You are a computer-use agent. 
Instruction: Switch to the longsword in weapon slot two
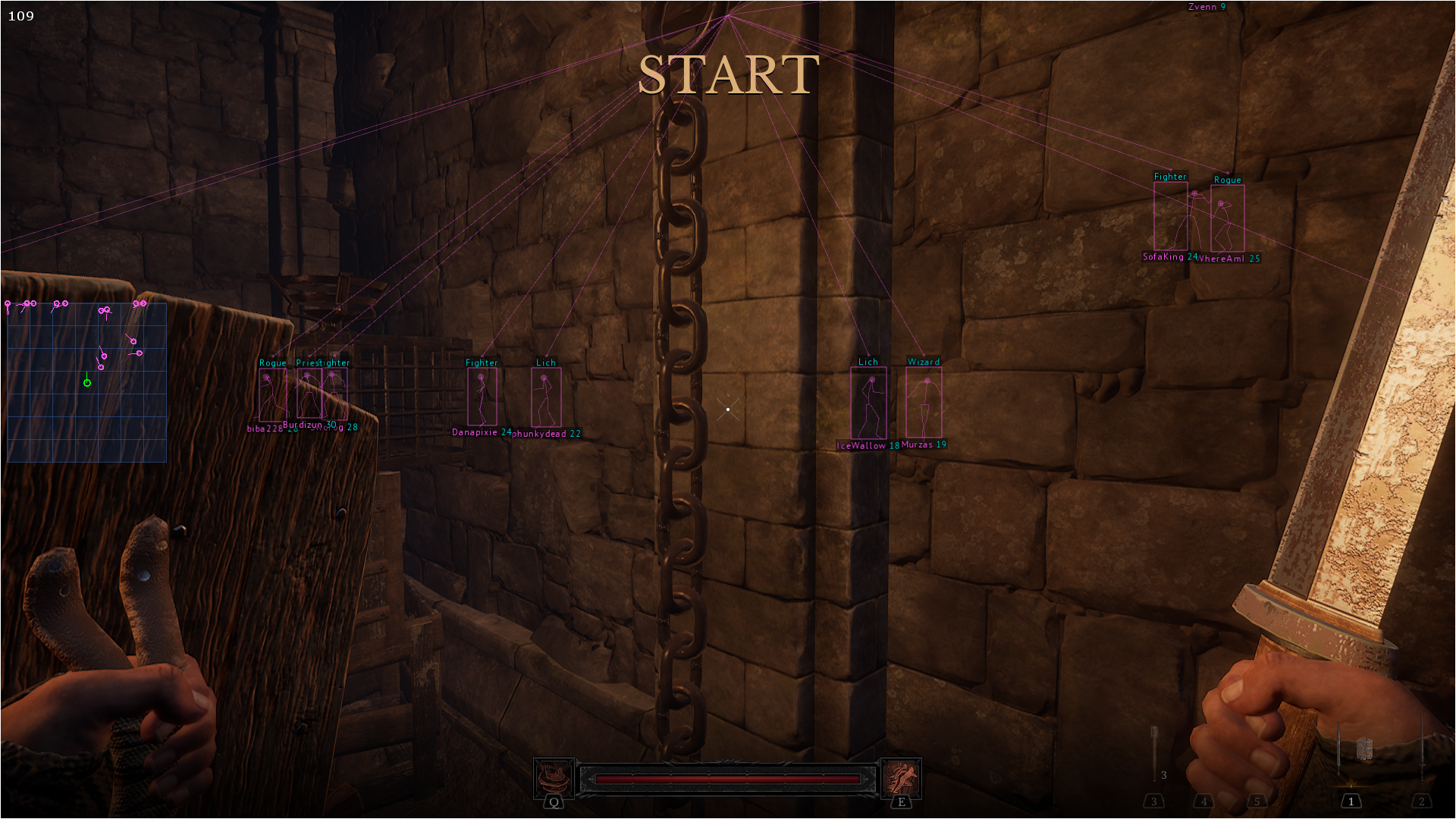(1422, 751)
